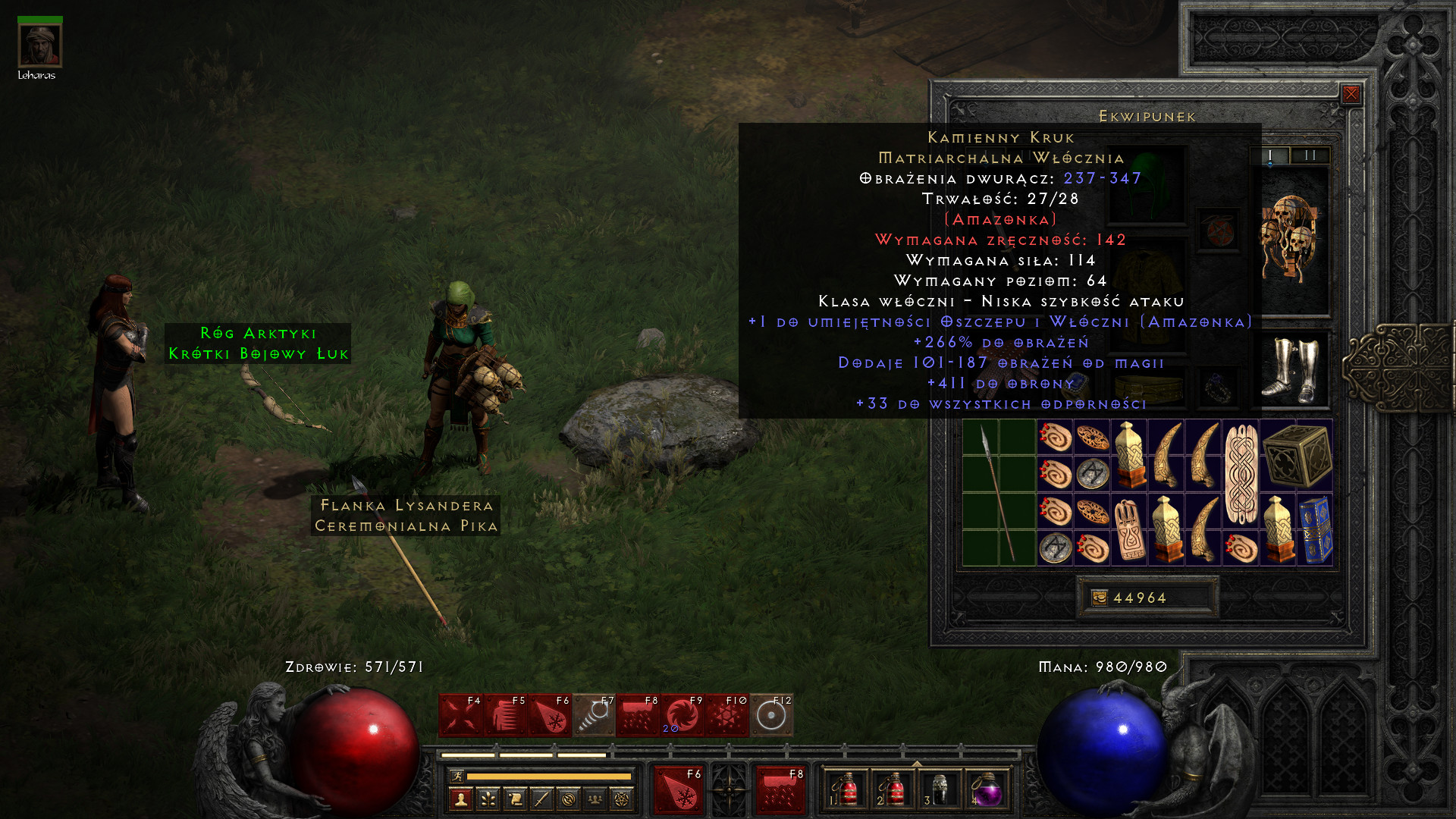Use the purple potion in belt slot 4
Viewport: 1456px width, 819px height.
(986, 790)
